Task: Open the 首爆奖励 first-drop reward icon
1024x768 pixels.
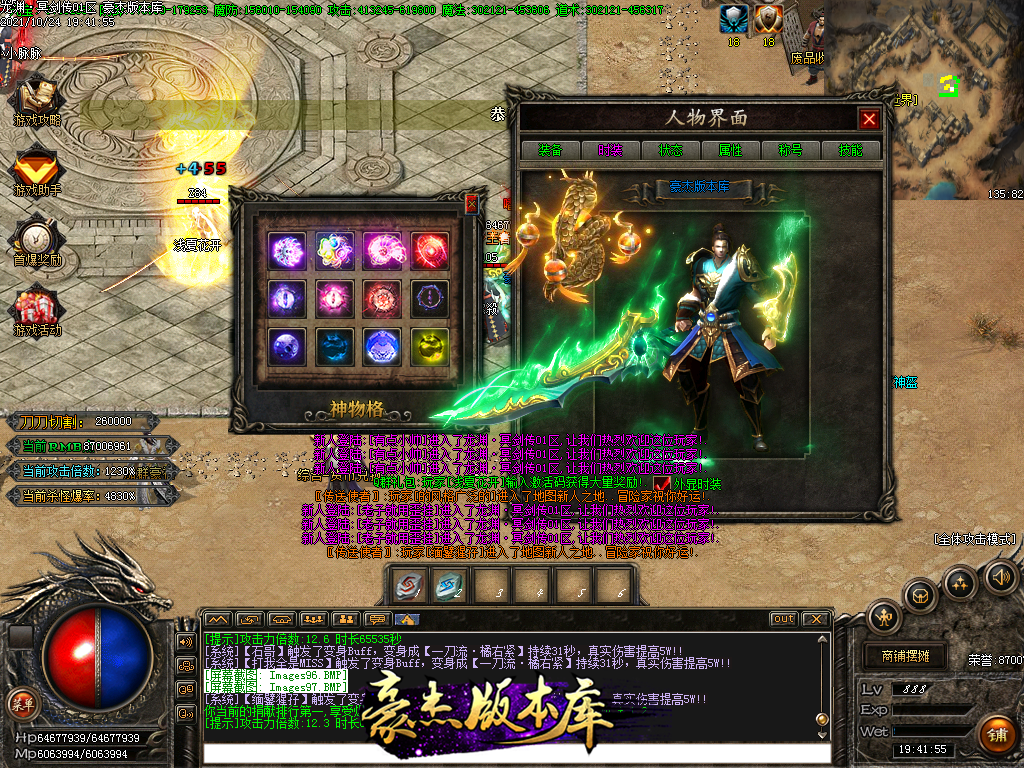Action: click(x=37, y=240)
